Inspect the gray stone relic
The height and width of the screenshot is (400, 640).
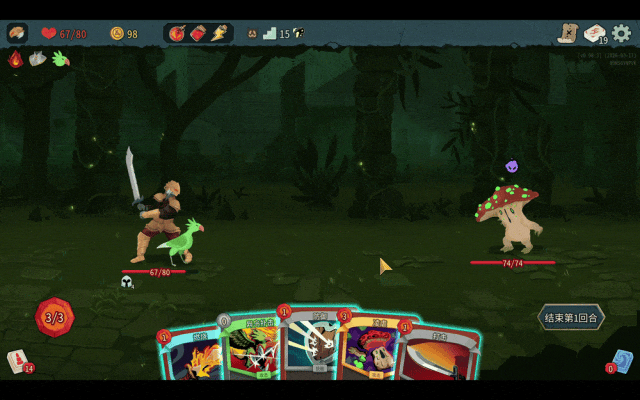click(37, 59)
